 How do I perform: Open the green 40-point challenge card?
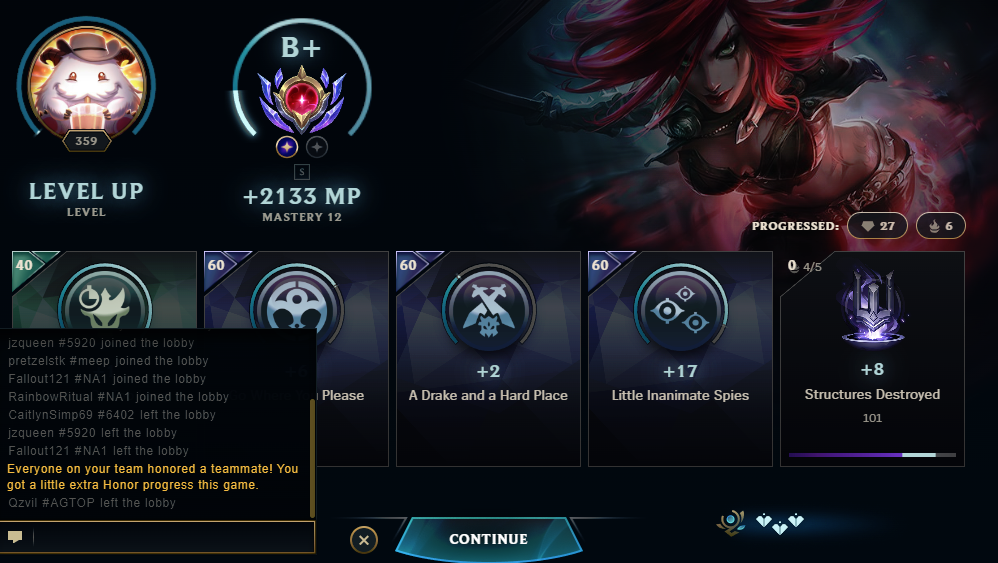click(x=104, y=290)
